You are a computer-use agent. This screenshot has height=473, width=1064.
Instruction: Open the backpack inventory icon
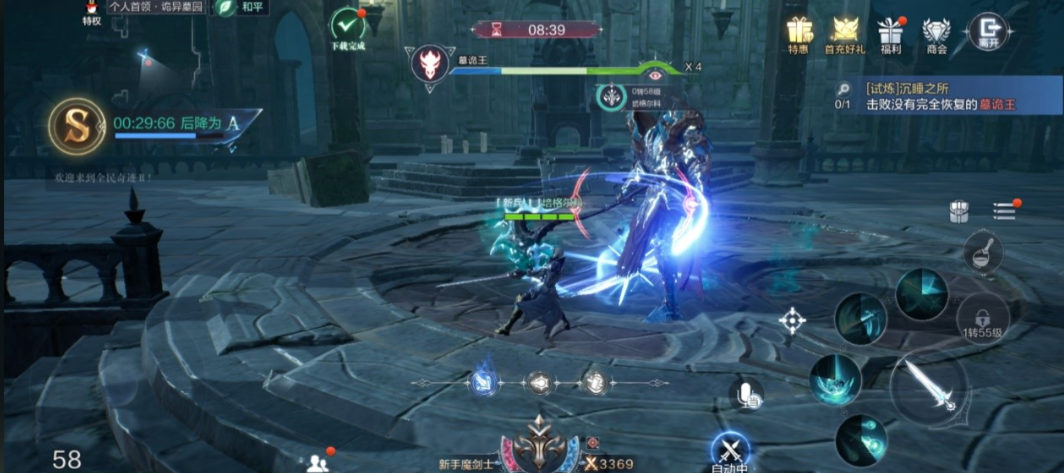(x=959, y=210)
